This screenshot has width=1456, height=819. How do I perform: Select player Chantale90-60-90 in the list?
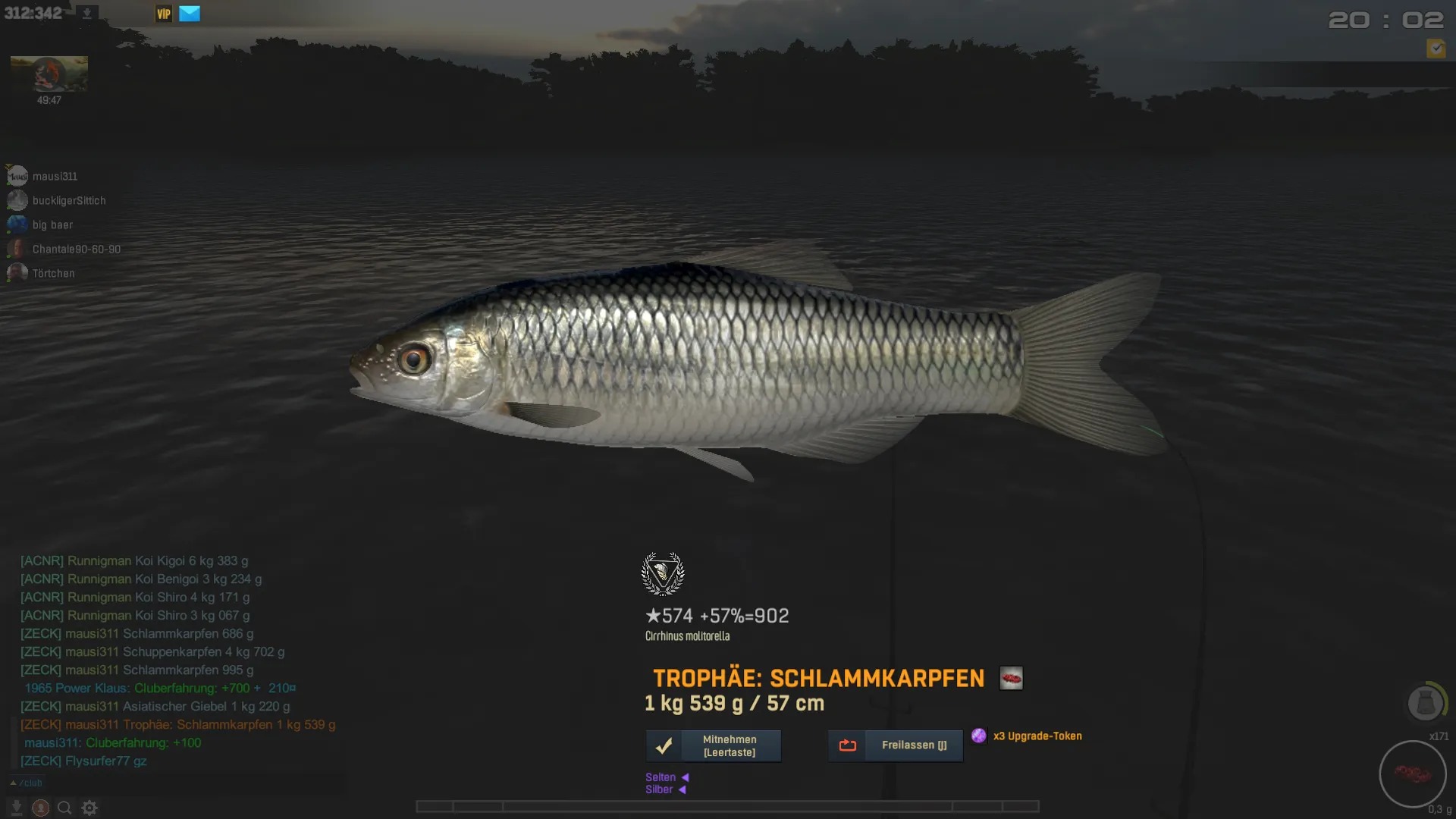[76, 249]
